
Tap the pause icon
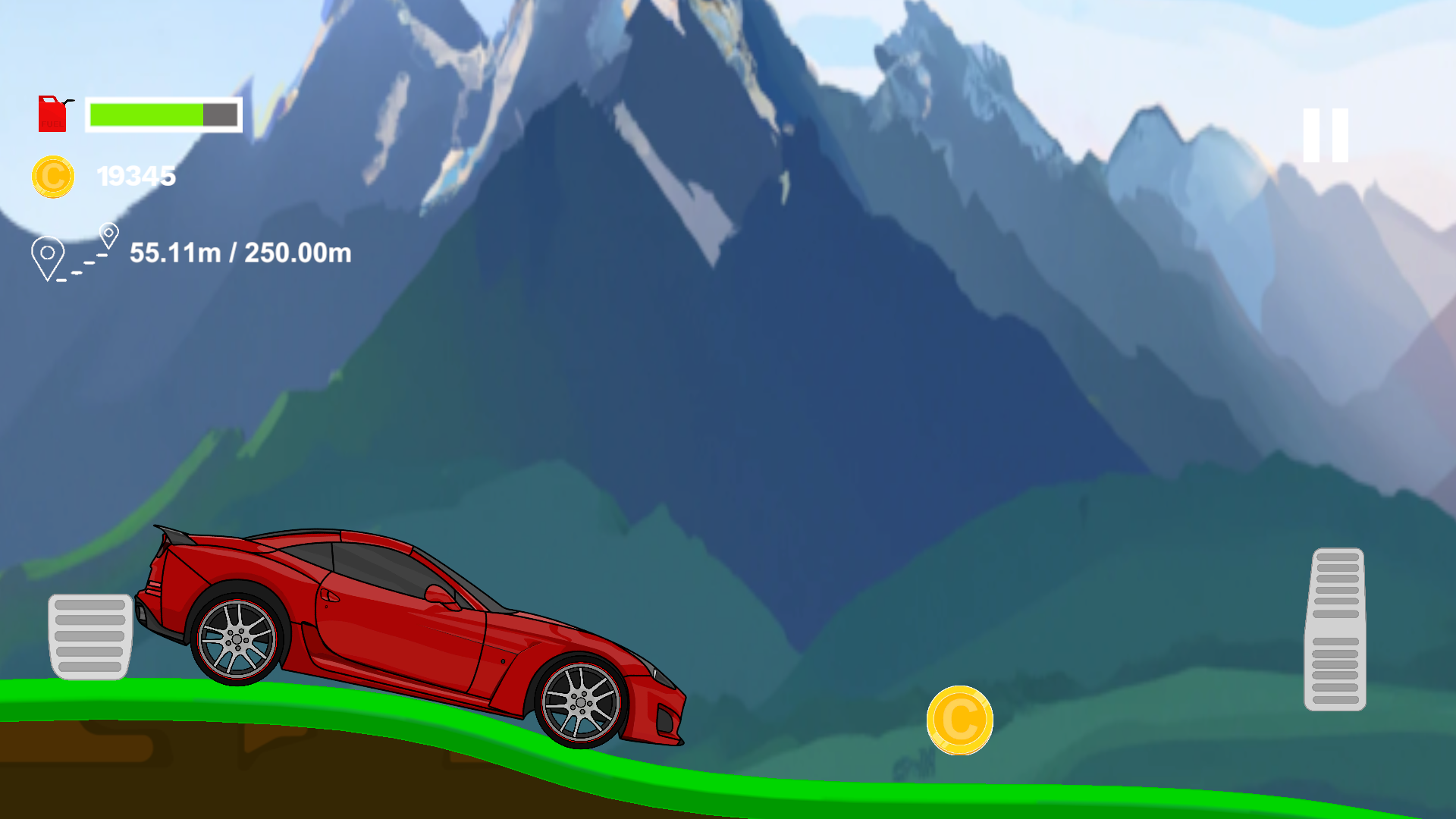[x=1324, y=136]
